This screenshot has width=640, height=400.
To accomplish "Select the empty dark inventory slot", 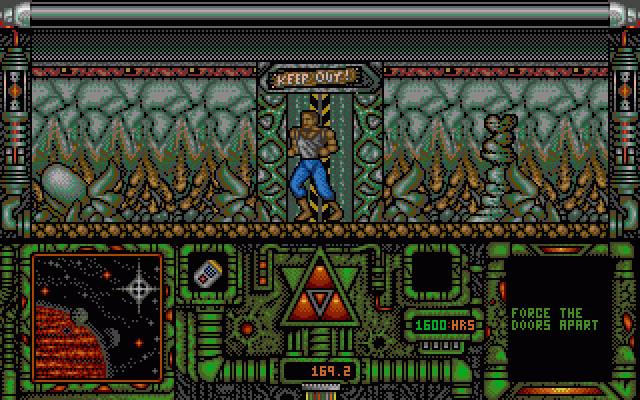I will 432,272.
